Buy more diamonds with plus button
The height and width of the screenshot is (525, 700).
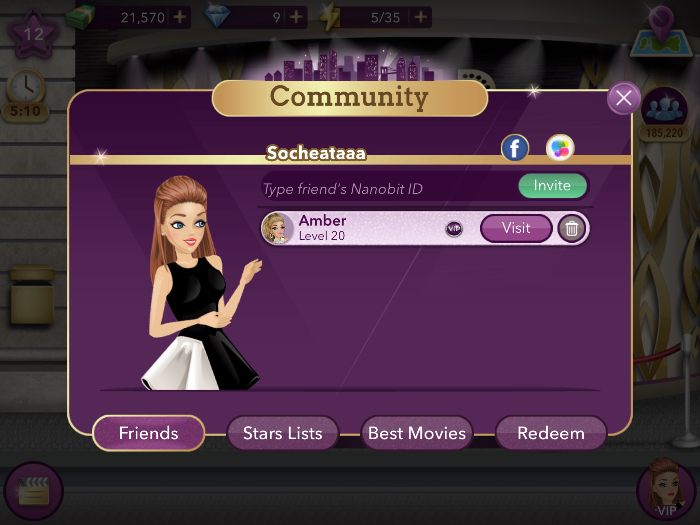pos(296,17)
